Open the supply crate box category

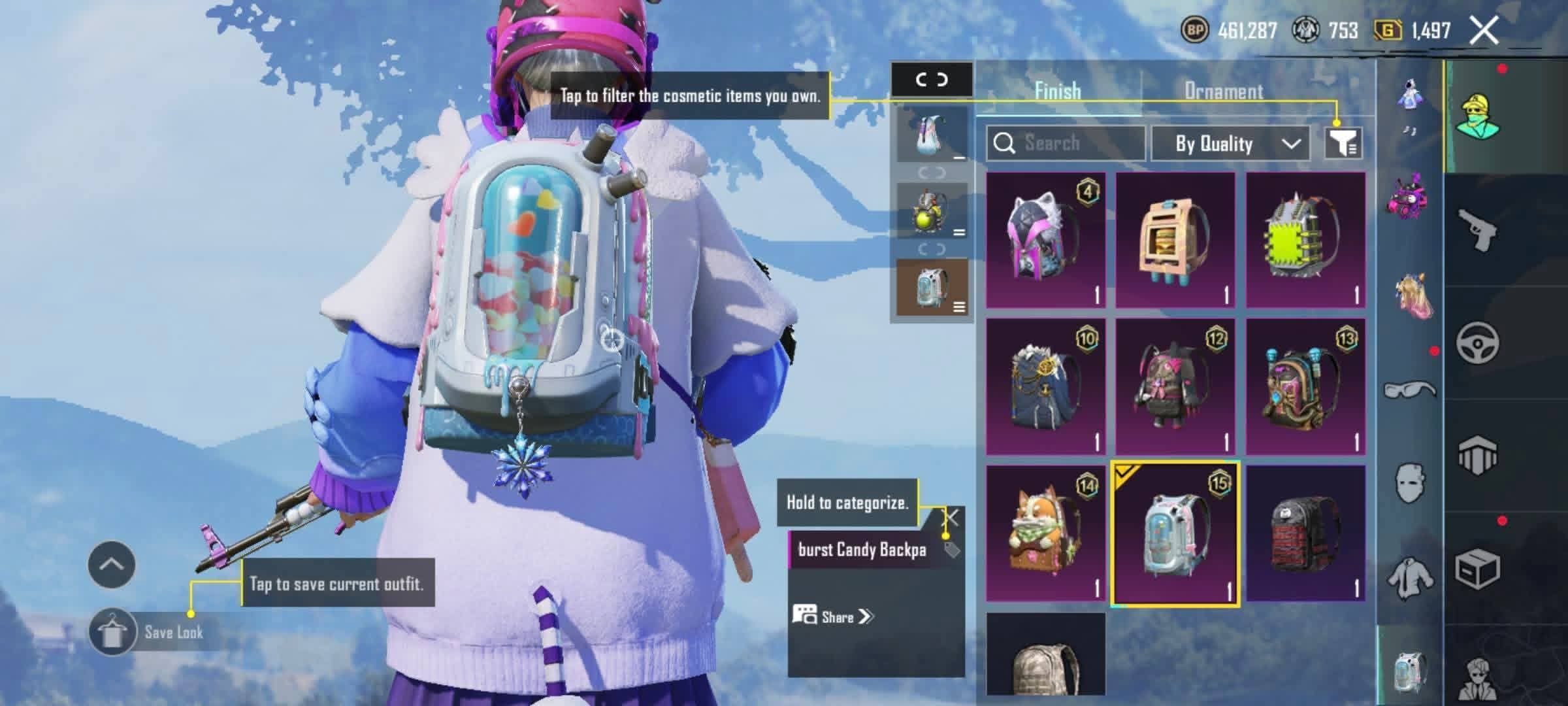pyautogui.click(x=1477, y=569)
